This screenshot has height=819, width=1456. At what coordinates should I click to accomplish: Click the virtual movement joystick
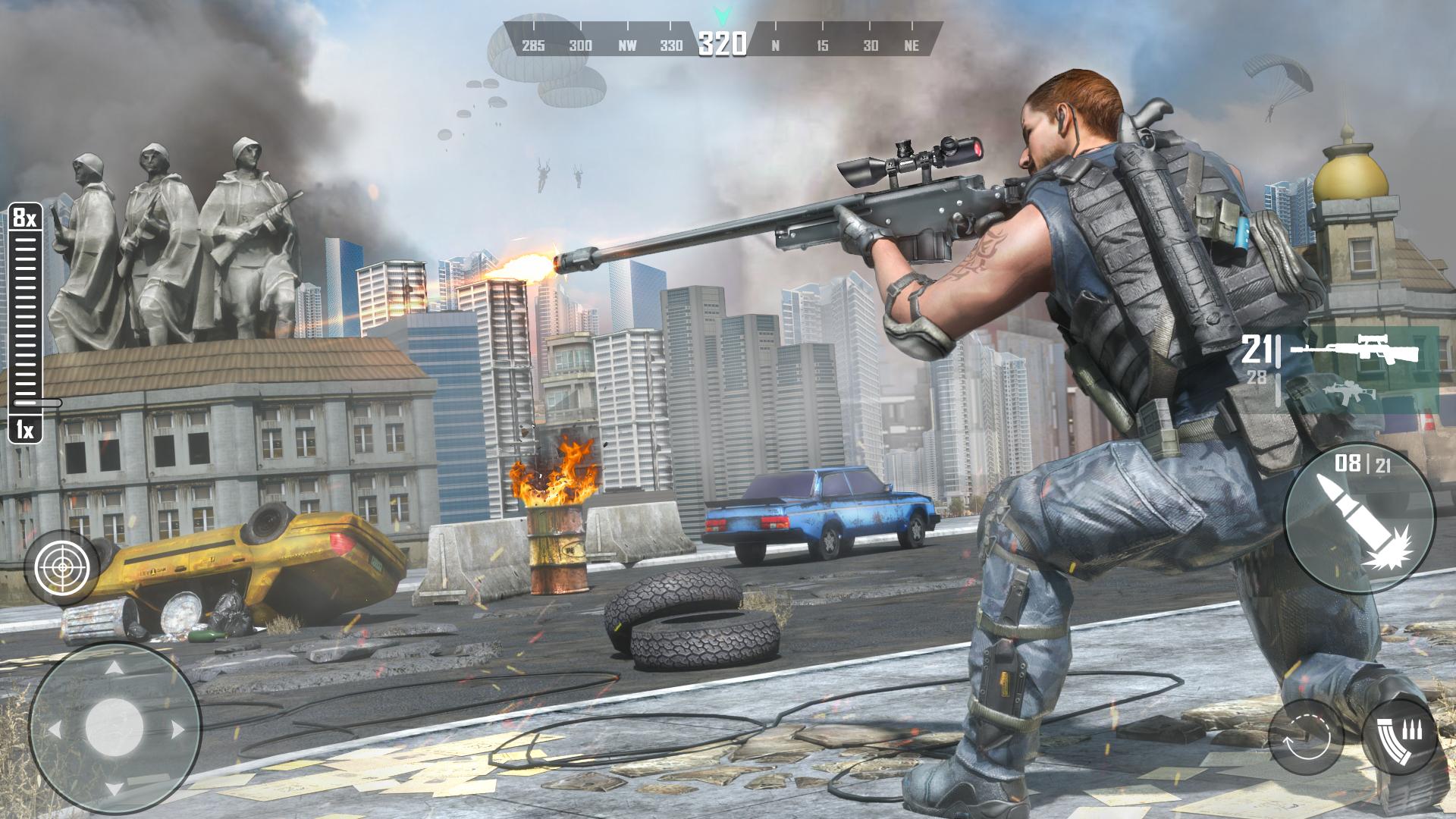pos(114,730)
